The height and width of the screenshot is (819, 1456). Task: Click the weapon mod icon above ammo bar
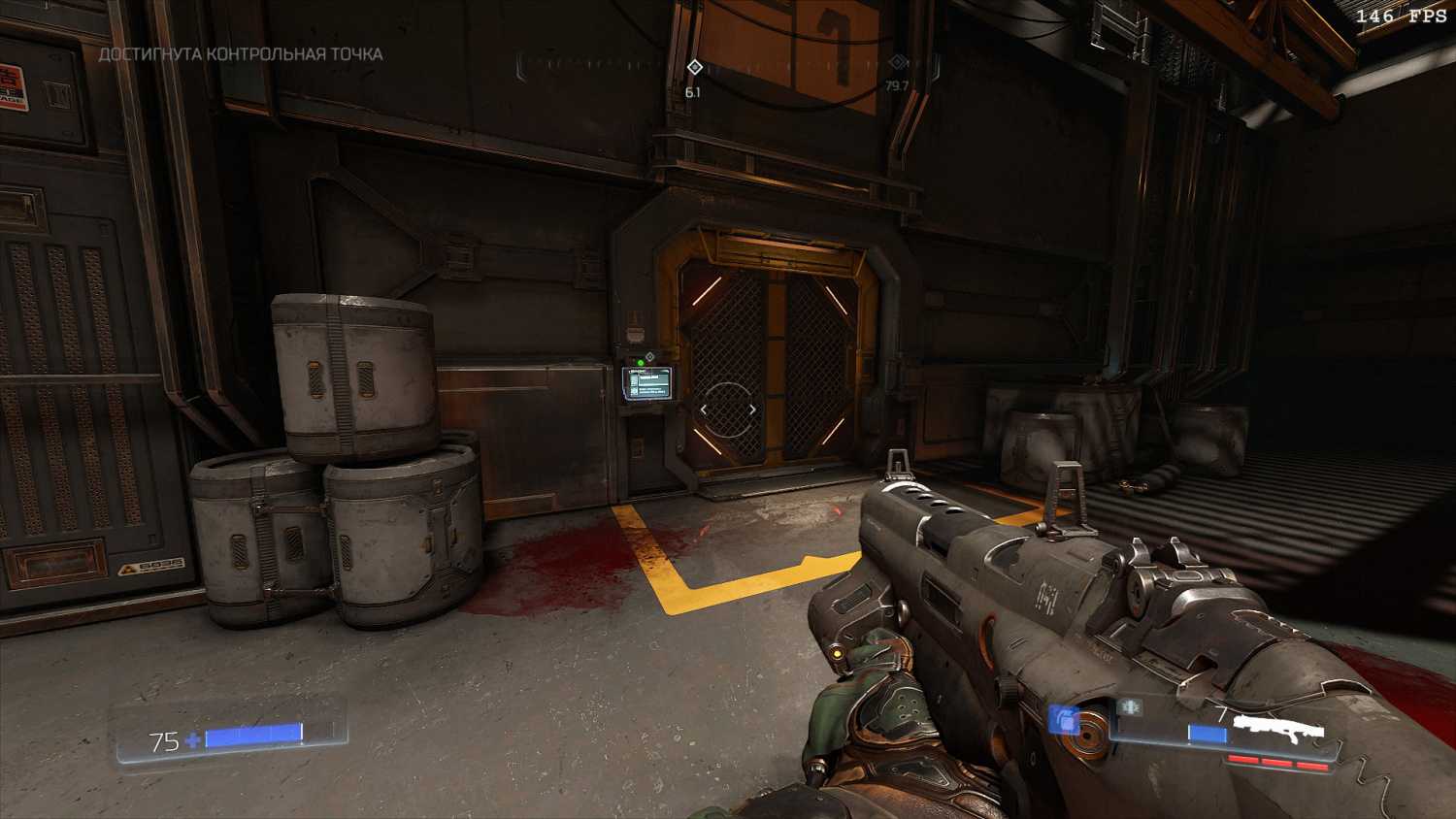[1129, 708]
